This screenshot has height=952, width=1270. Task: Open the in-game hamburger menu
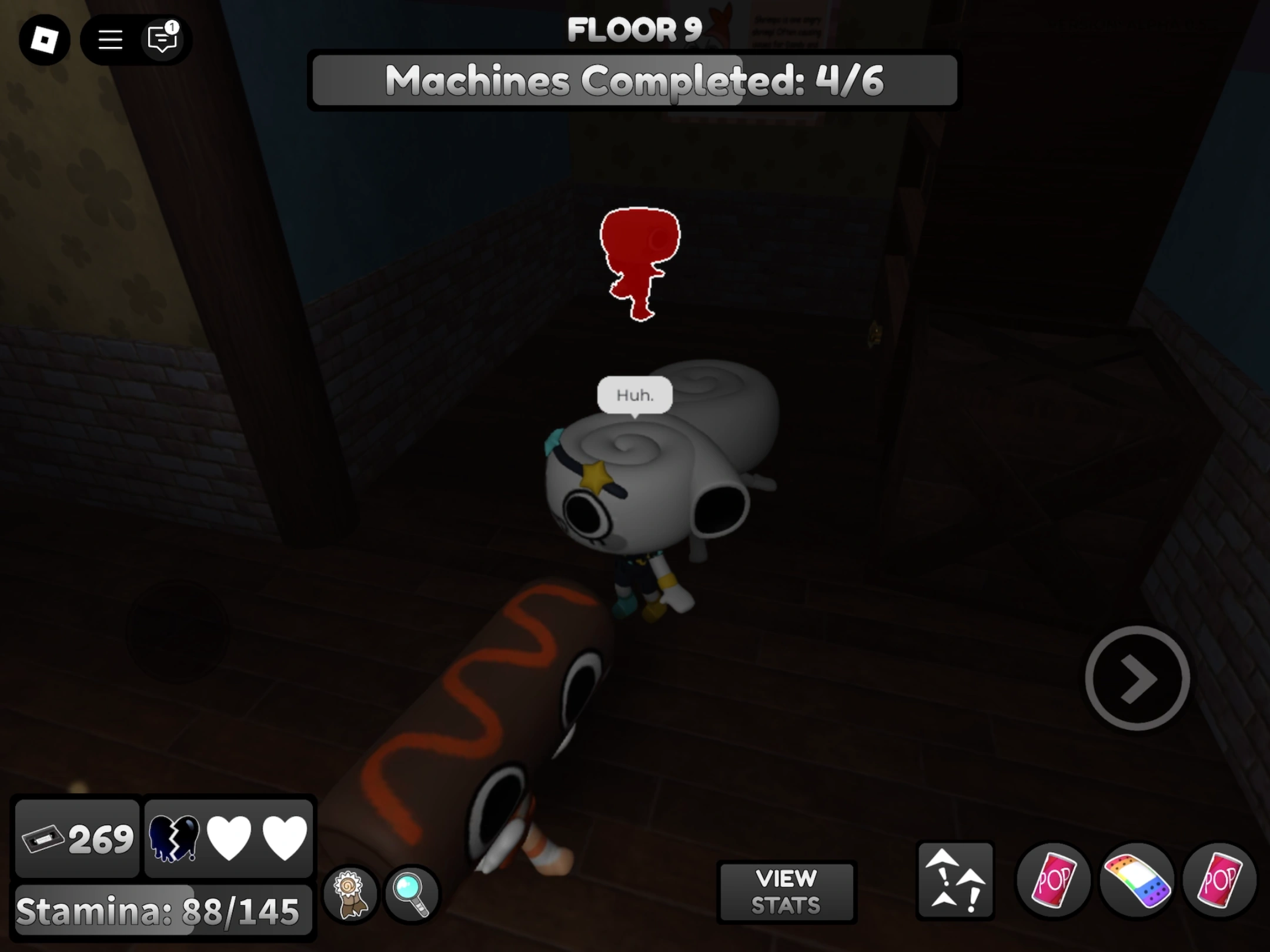tap(109, 39)
